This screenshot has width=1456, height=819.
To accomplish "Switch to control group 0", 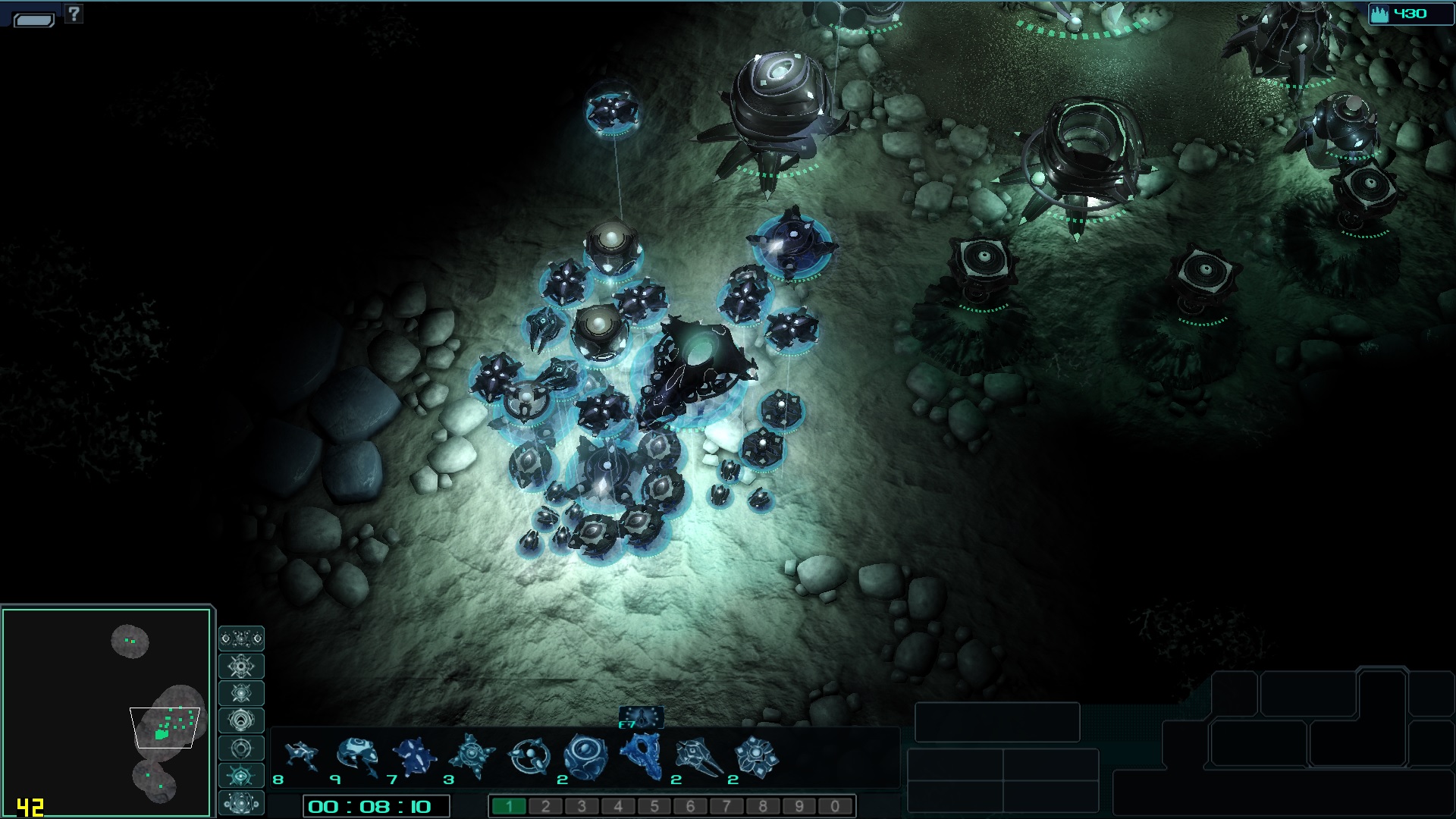I will 835,806.
